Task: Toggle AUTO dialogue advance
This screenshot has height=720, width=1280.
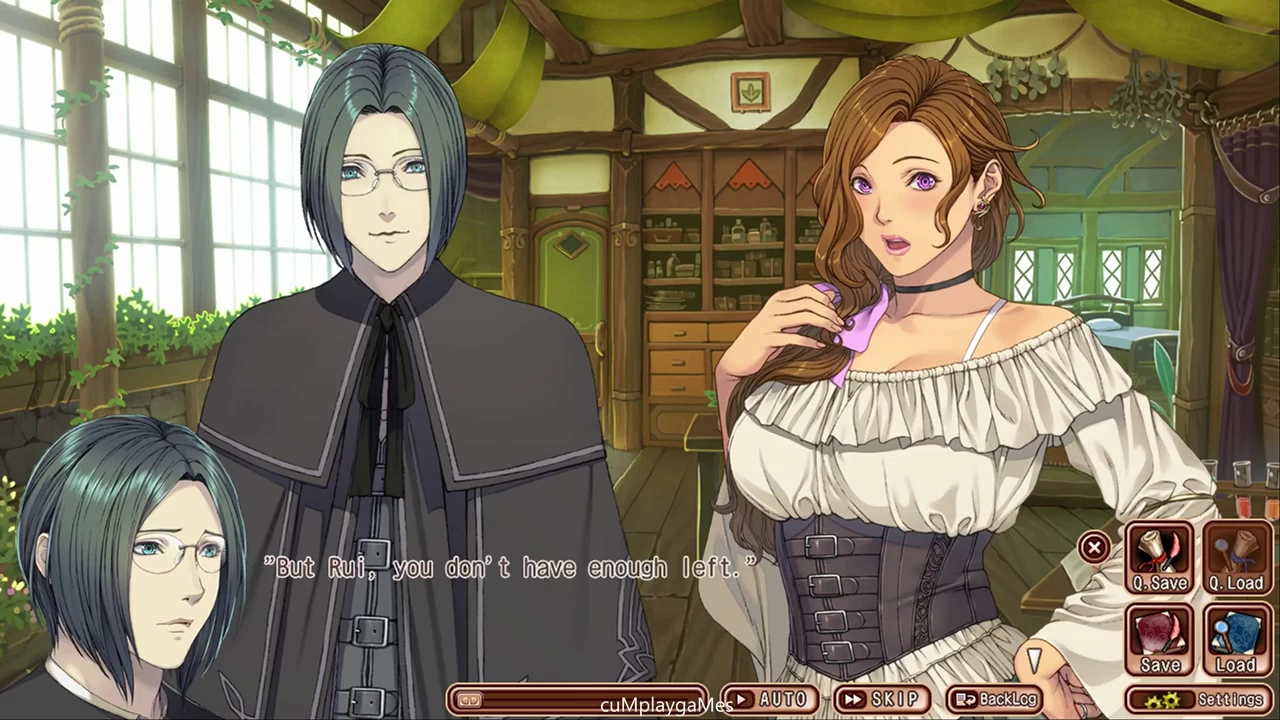Action: pyautogui.click(x=770, y=699)
